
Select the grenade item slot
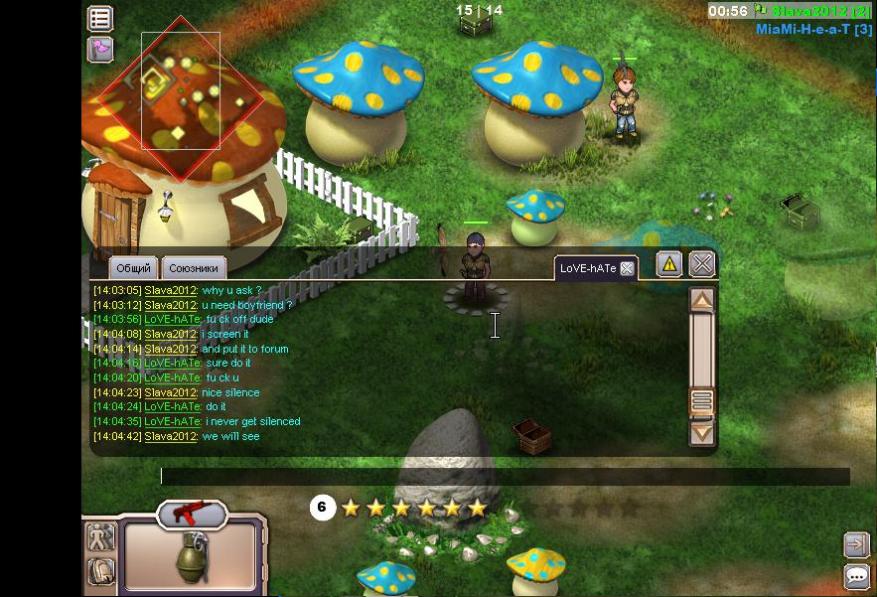192,557
